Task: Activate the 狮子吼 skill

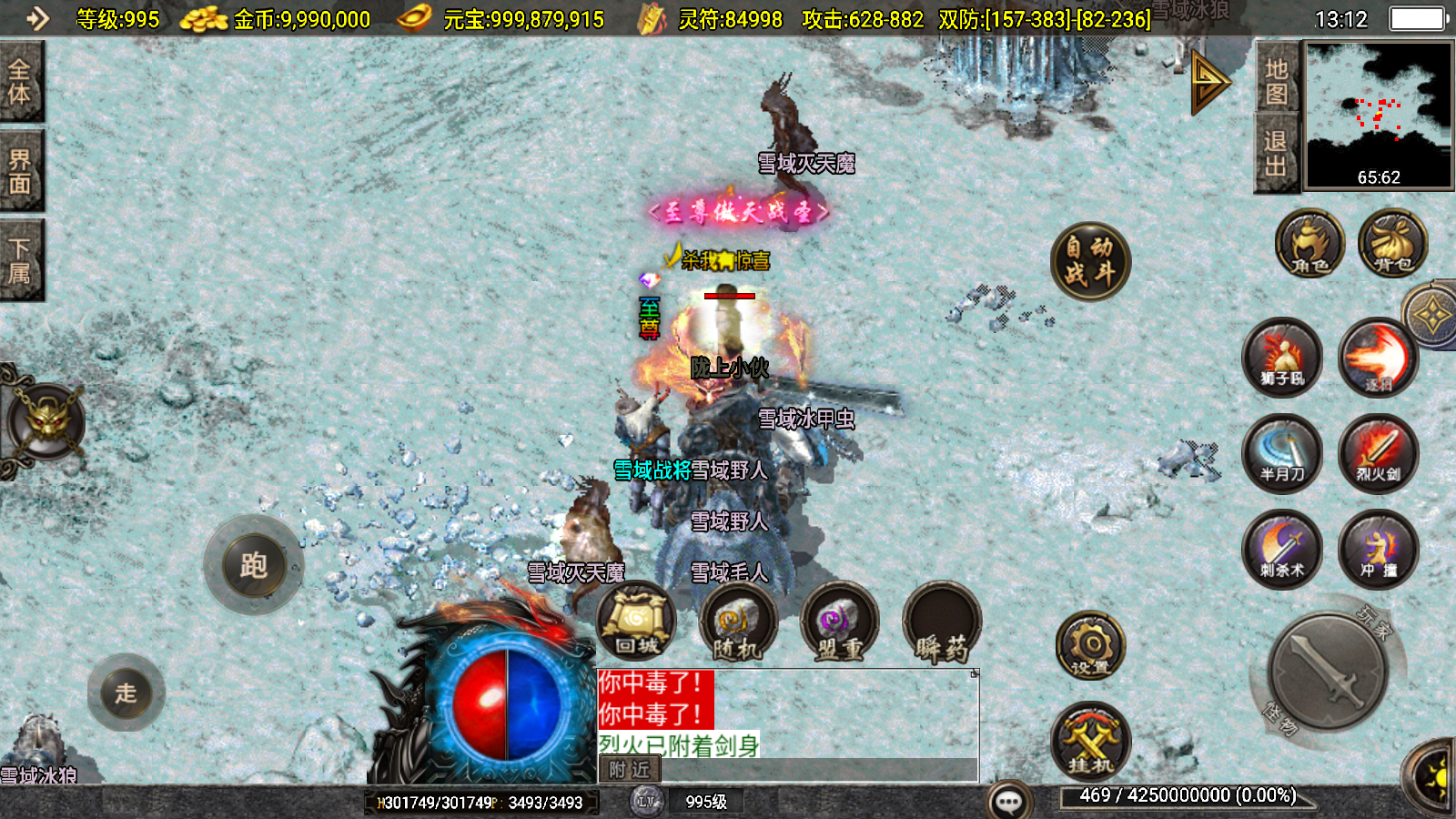Action: pos(1283,357)
